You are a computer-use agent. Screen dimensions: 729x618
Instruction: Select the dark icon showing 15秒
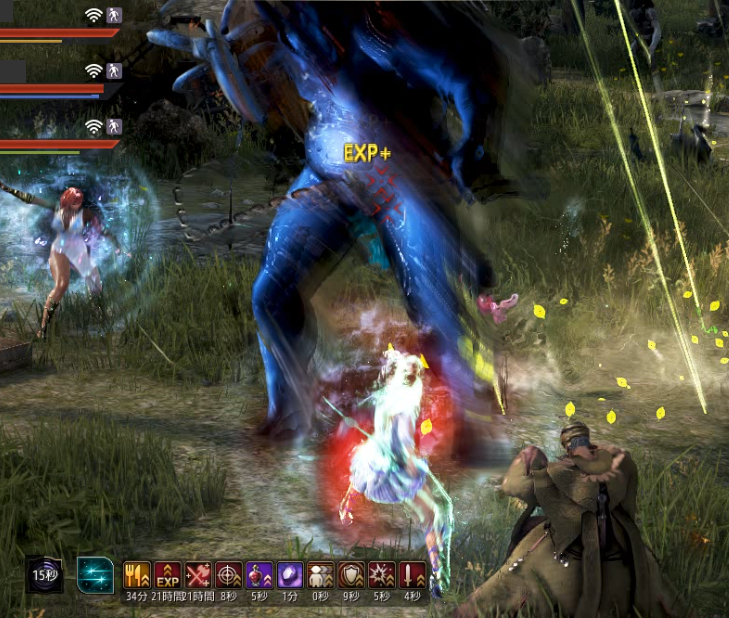[44, 574]
